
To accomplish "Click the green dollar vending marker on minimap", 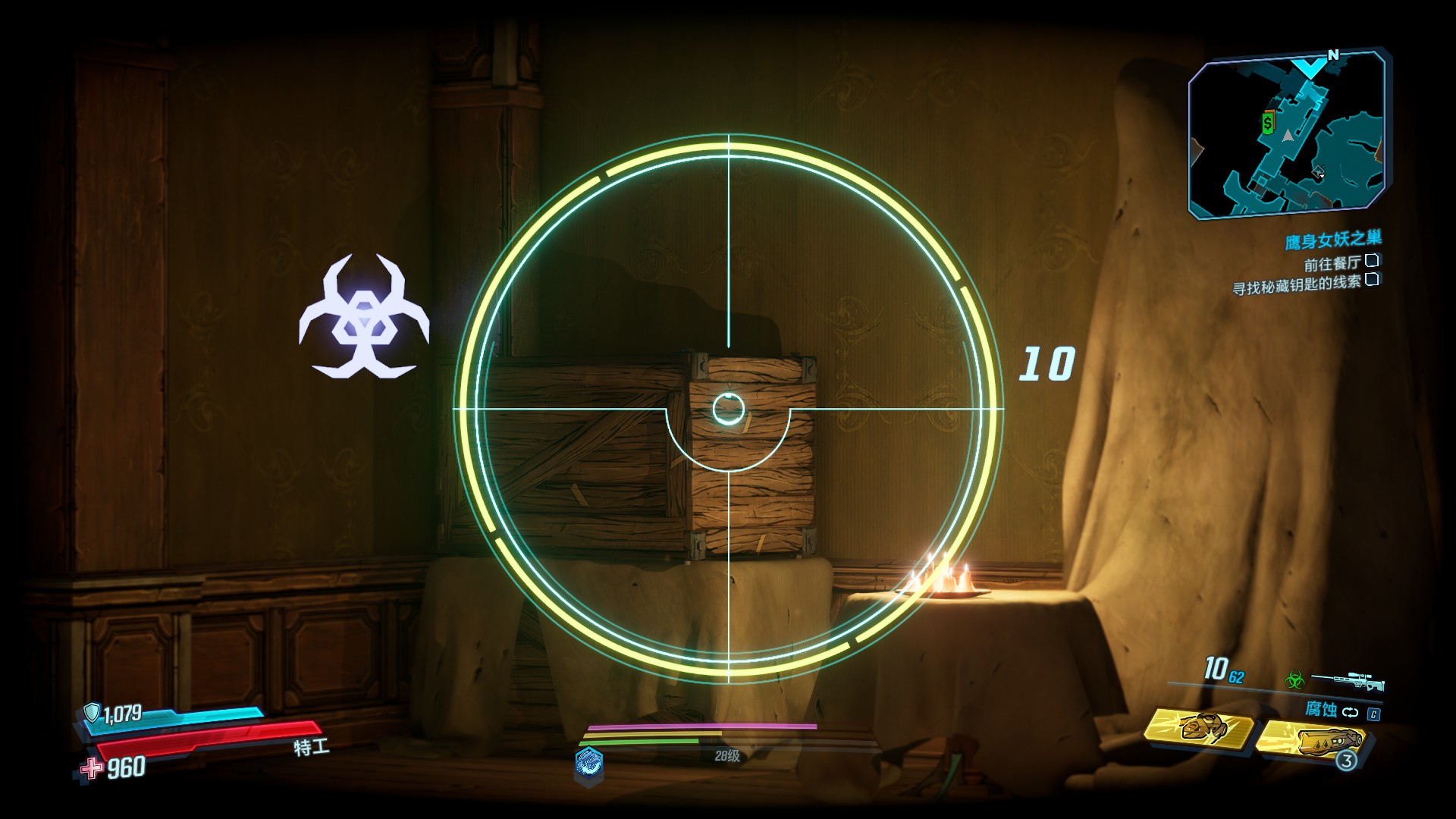I will point(1268,123).
